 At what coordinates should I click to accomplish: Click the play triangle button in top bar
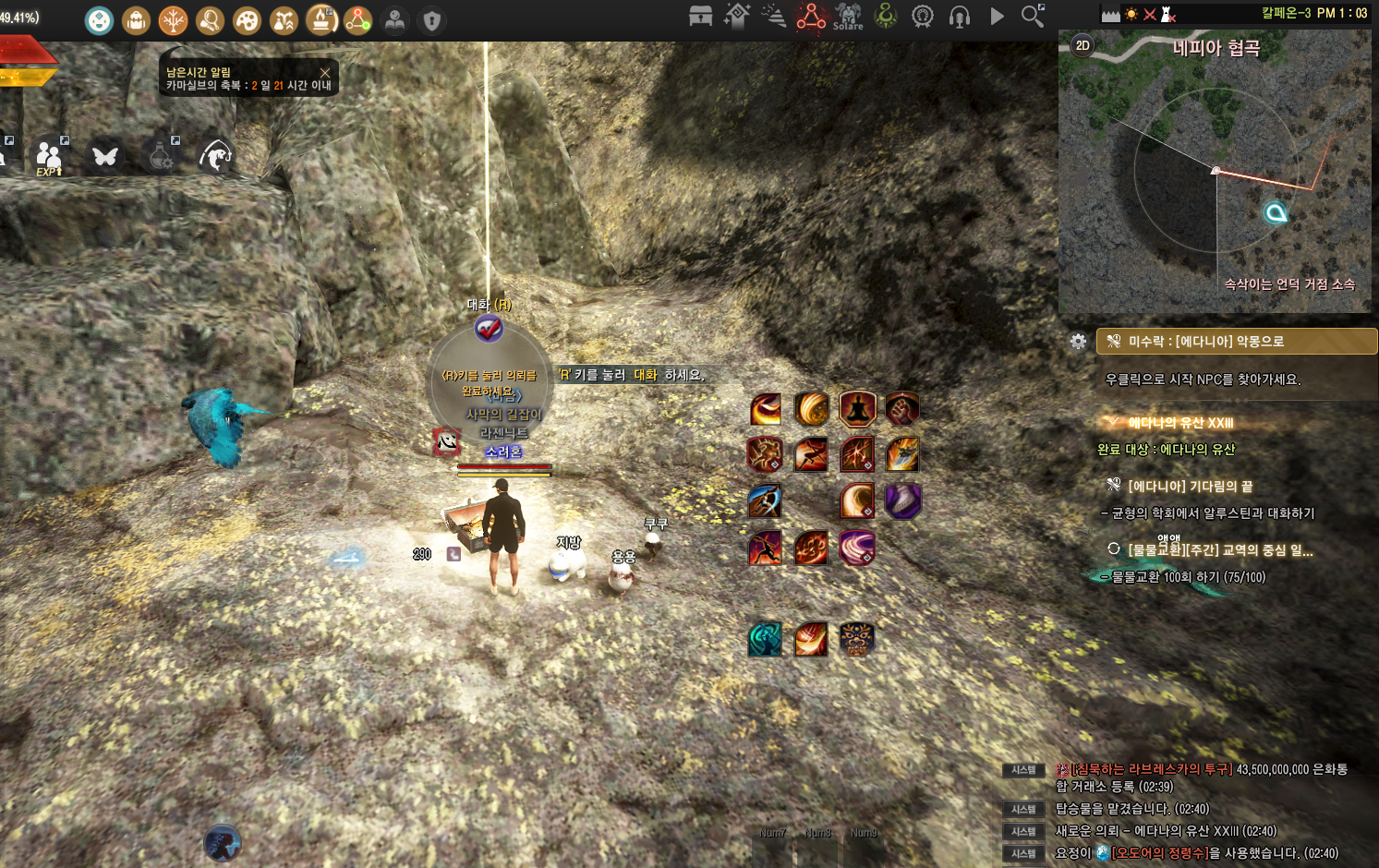997,16
